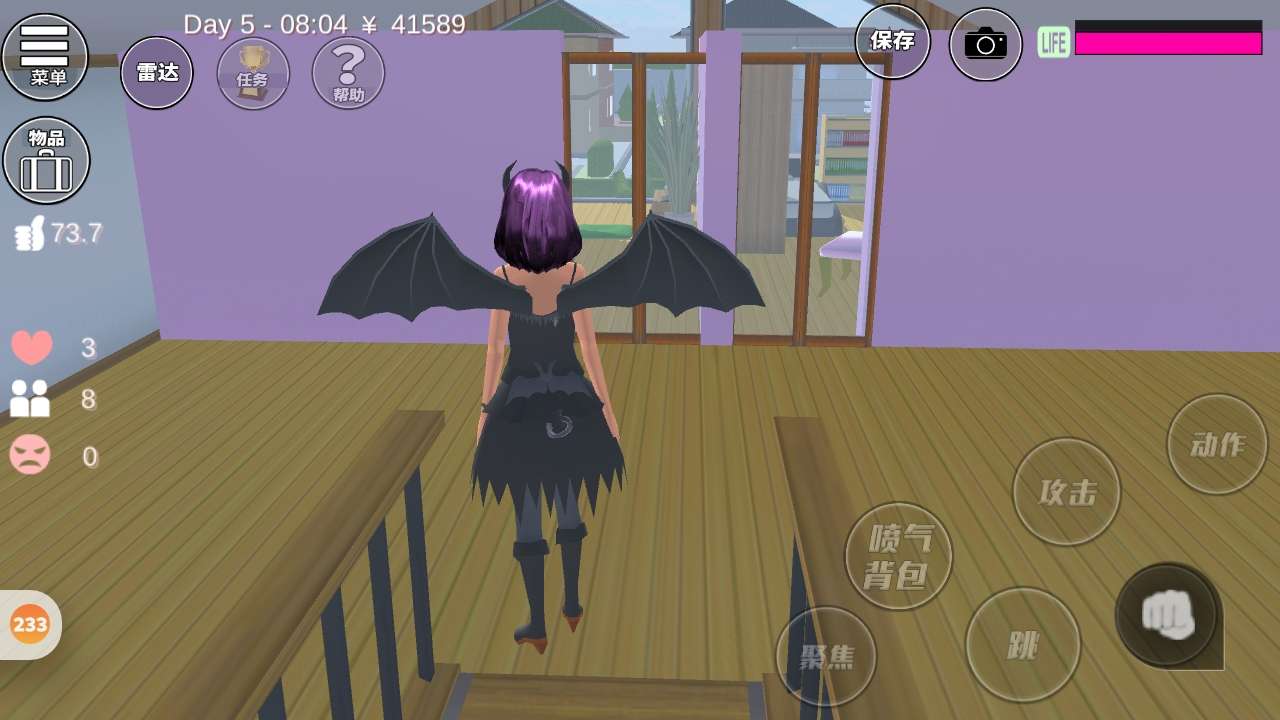The width and height of the screenshot is (1280, 720).
Task: Hit the 攻击 attack button
Action: (1066, 491)
